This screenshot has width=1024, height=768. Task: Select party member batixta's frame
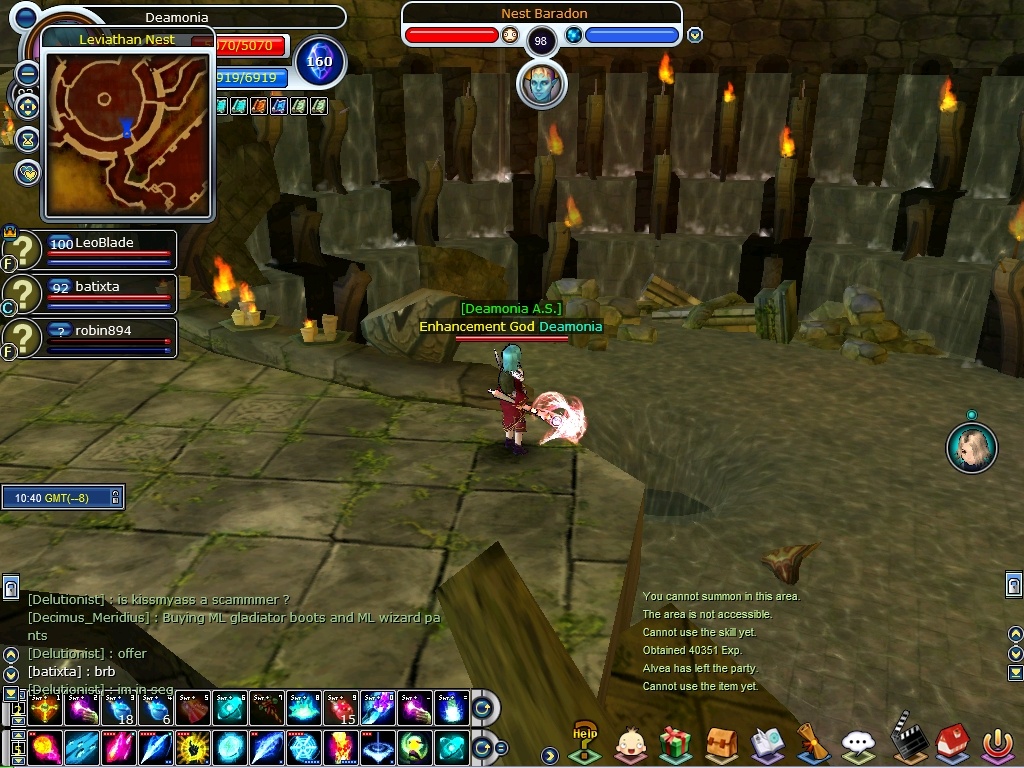click(x=110, y=294)
